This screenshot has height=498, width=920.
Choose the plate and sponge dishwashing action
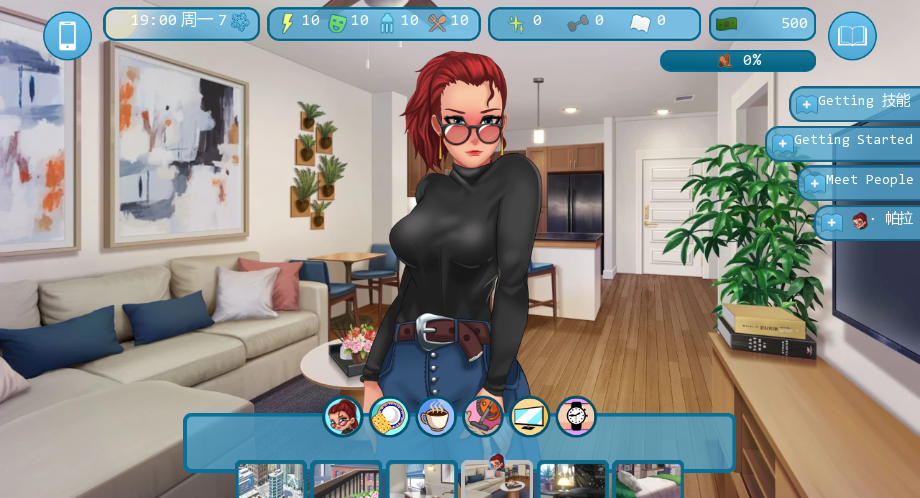click(x=389, y=417)
